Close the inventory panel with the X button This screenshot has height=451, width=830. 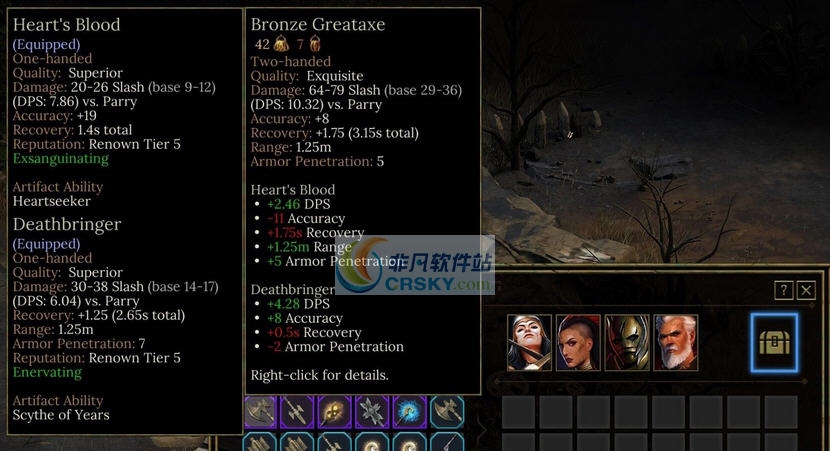tap(806, 290)
